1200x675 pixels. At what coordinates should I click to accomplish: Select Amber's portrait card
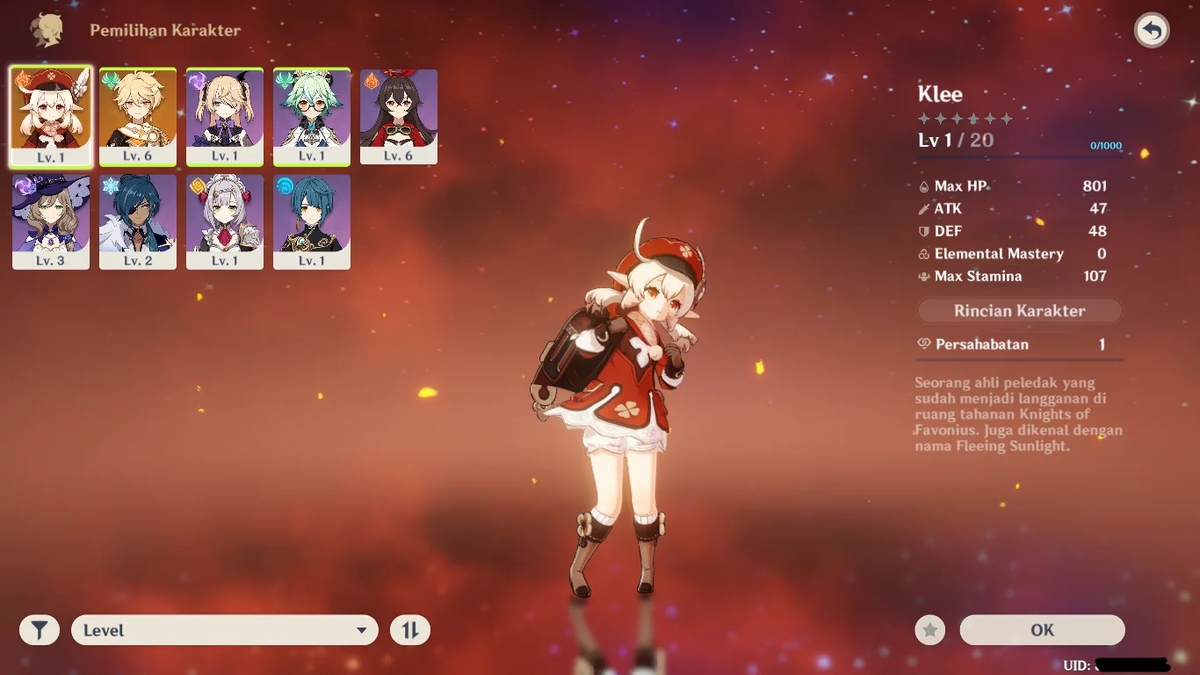(x=398, y=115)
